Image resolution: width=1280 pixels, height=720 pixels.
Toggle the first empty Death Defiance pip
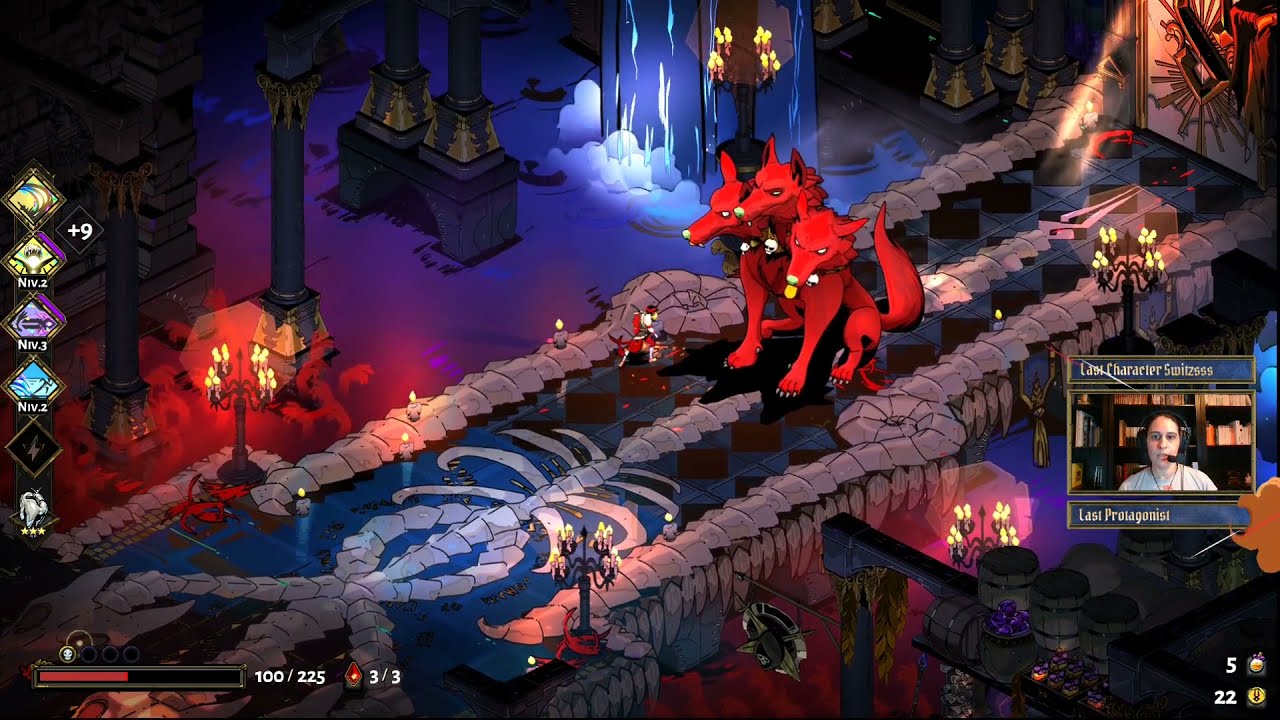point(90,655)
